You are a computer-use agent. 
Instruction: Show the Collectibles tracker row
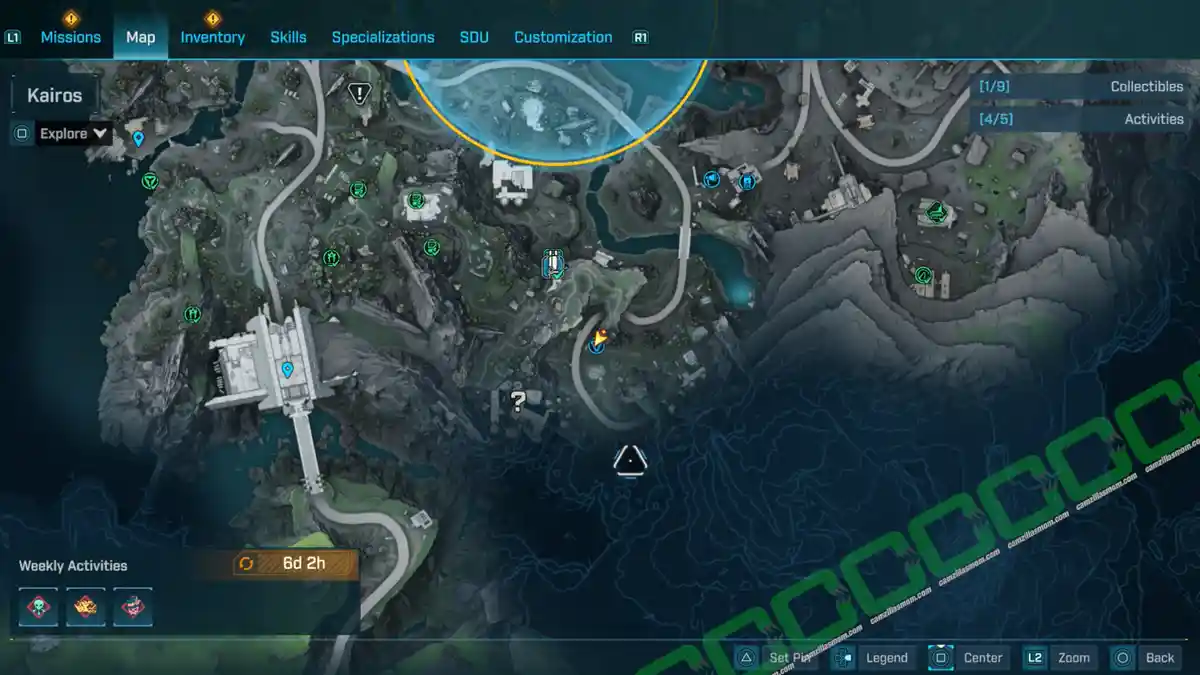[1080, 87]
